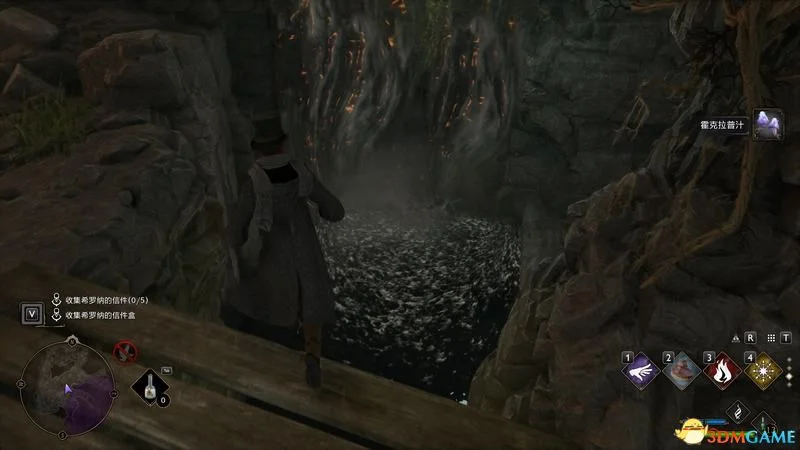This screenshot has height=450, width=800.
Task: Select the ancient magic flame icon
Action: click(736, 411)
